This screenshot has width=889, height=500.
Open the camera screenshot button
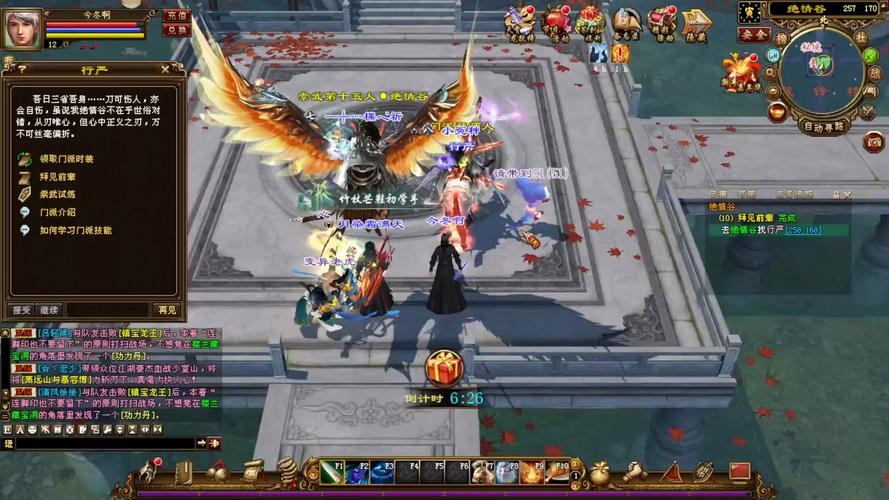pos(874,142)
